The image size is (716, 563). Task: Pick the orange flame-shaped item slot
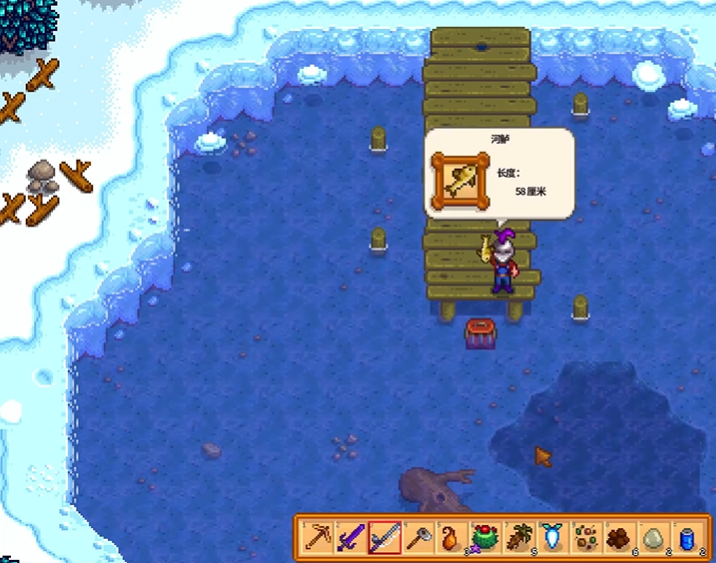pos(450,538)
